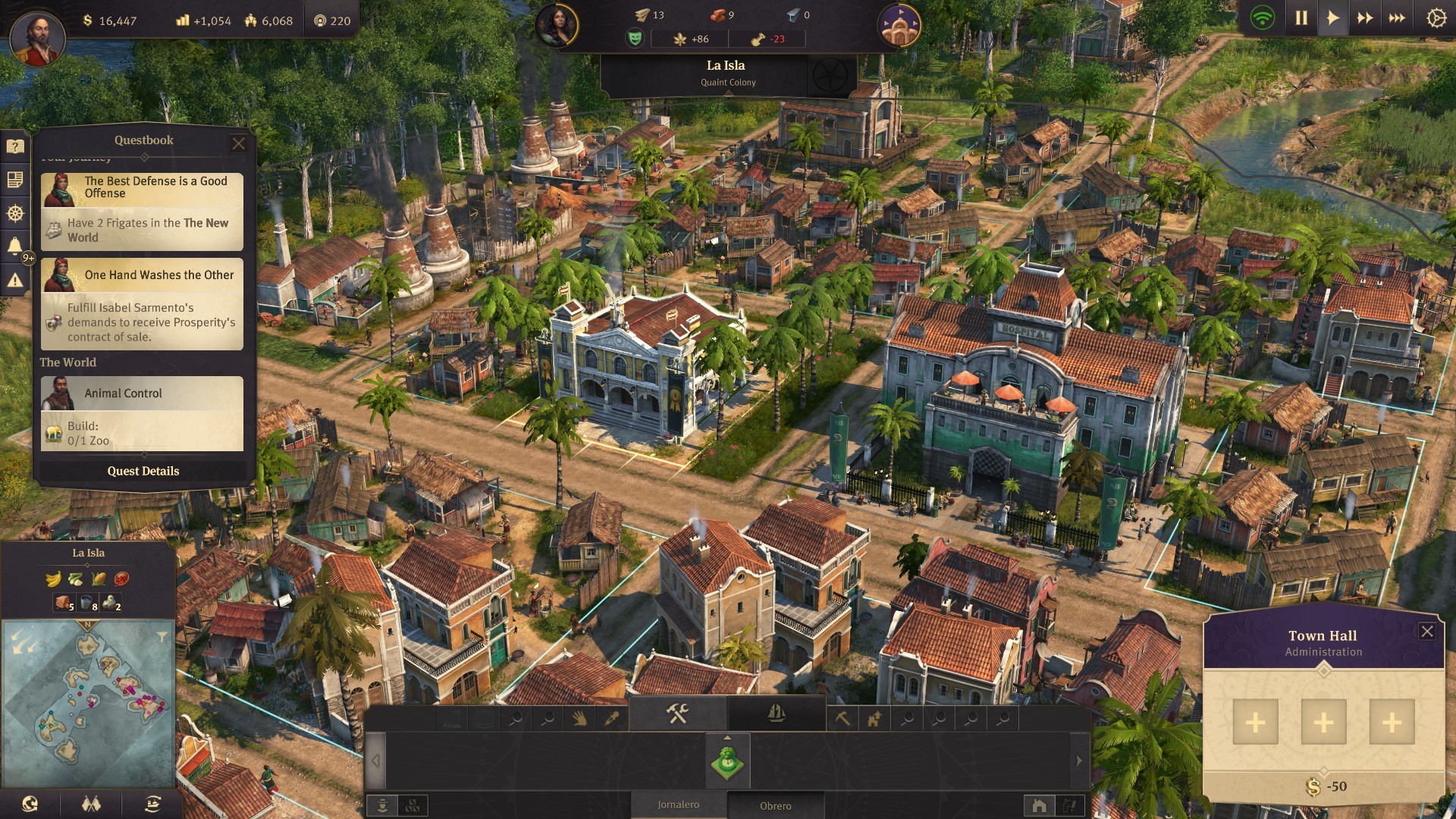The height and width of the screenshot is (819, 1456).
Task: Show the warning triangle alerts
Action: pyautogui.click(x=15, y=281)
